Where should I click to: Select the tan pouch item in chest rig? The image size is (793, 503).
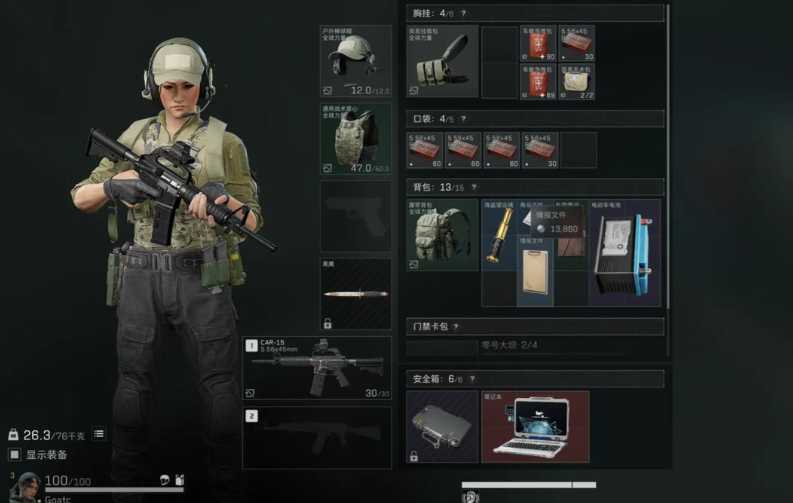pos(577,81)
